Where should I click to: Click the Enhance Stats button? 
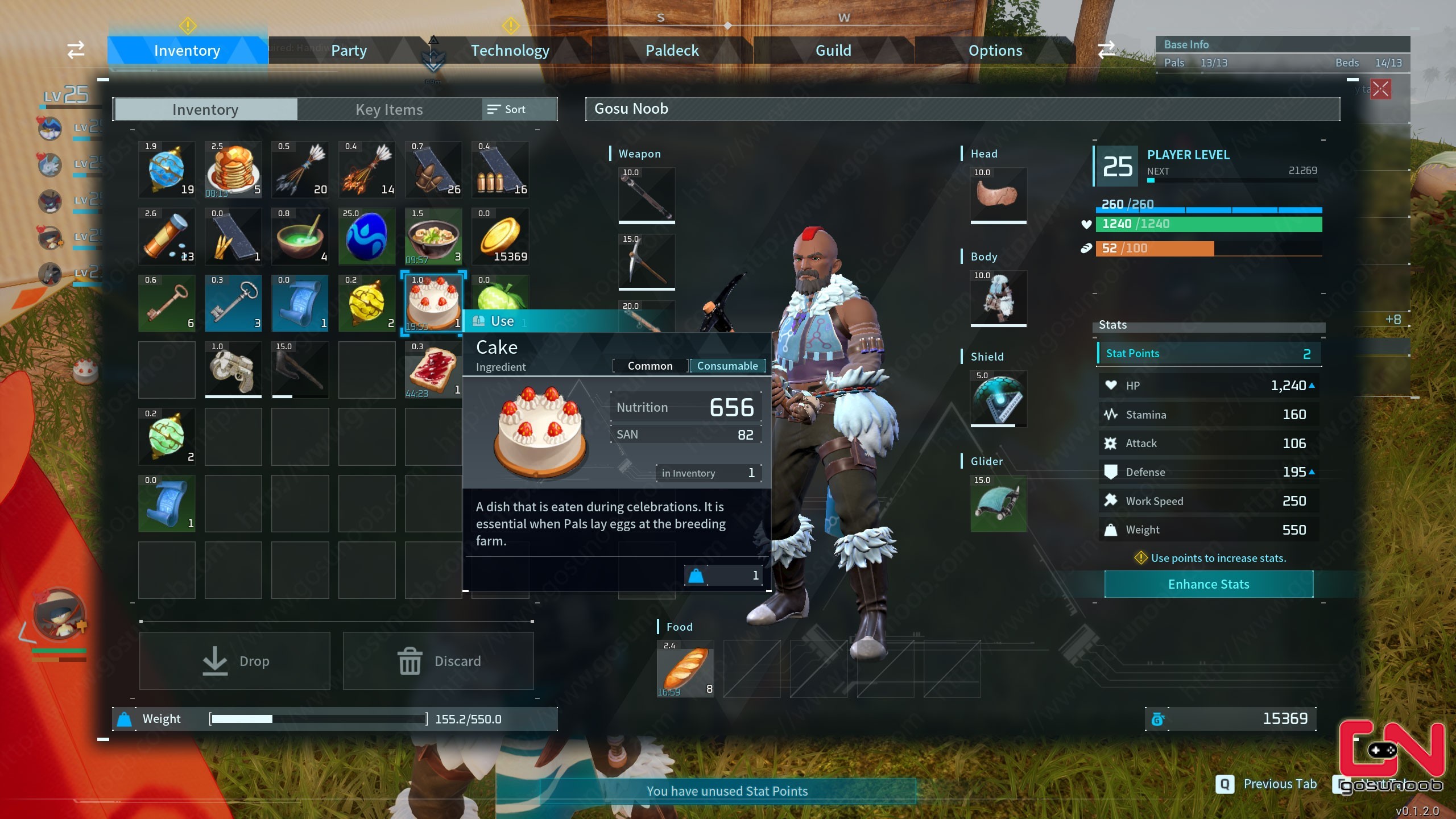1208,584
